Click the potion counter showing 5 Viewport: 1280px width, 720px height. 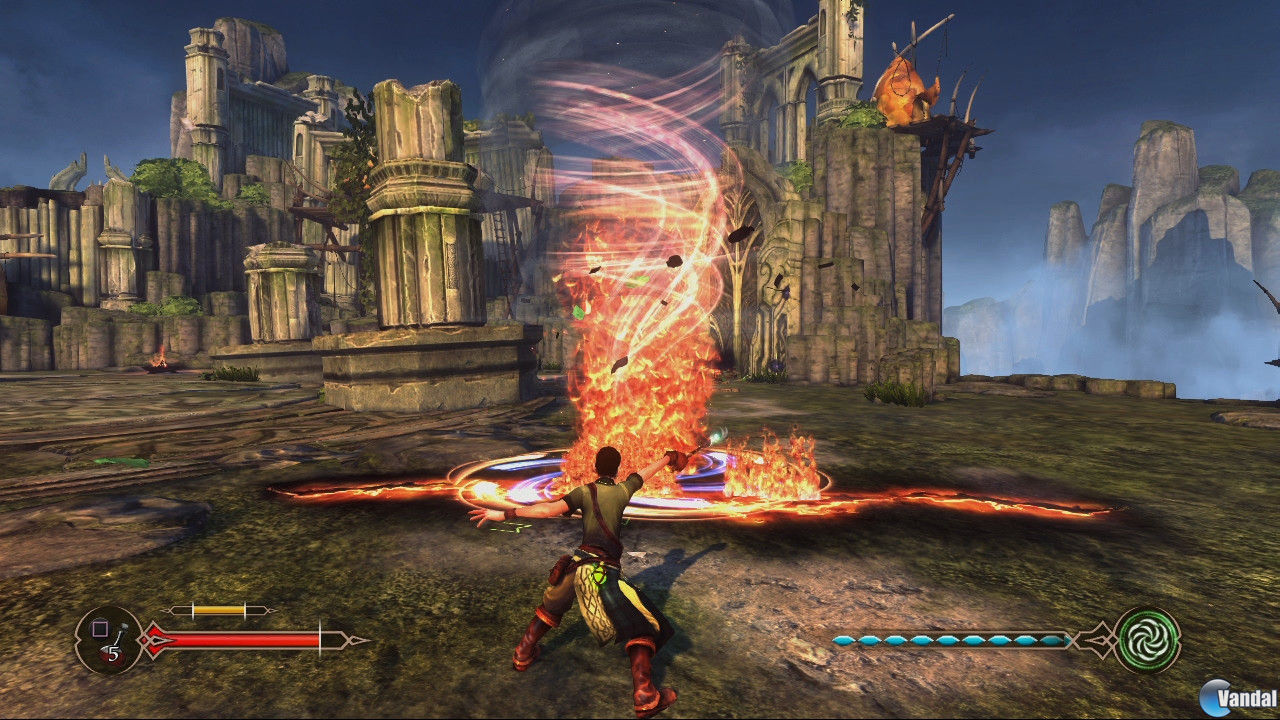pos(112,651)
